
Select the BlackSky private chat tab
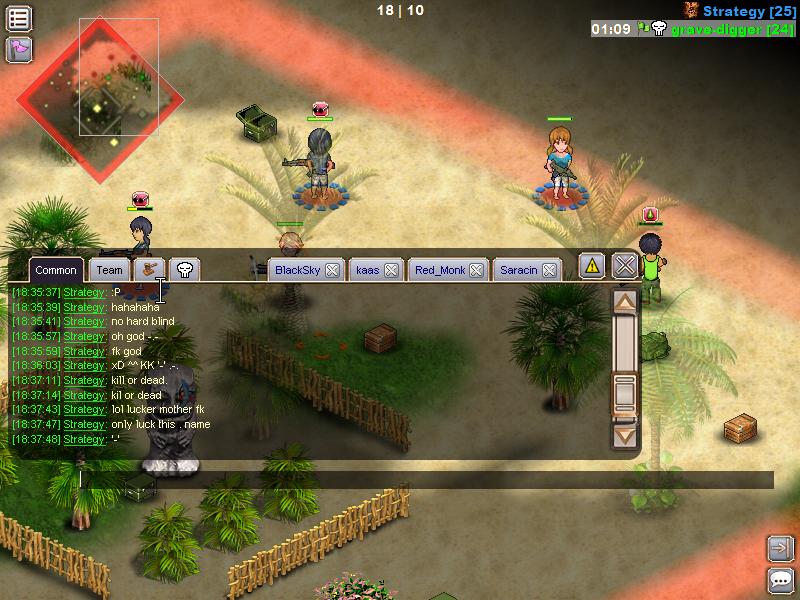[x=297, y=270]
